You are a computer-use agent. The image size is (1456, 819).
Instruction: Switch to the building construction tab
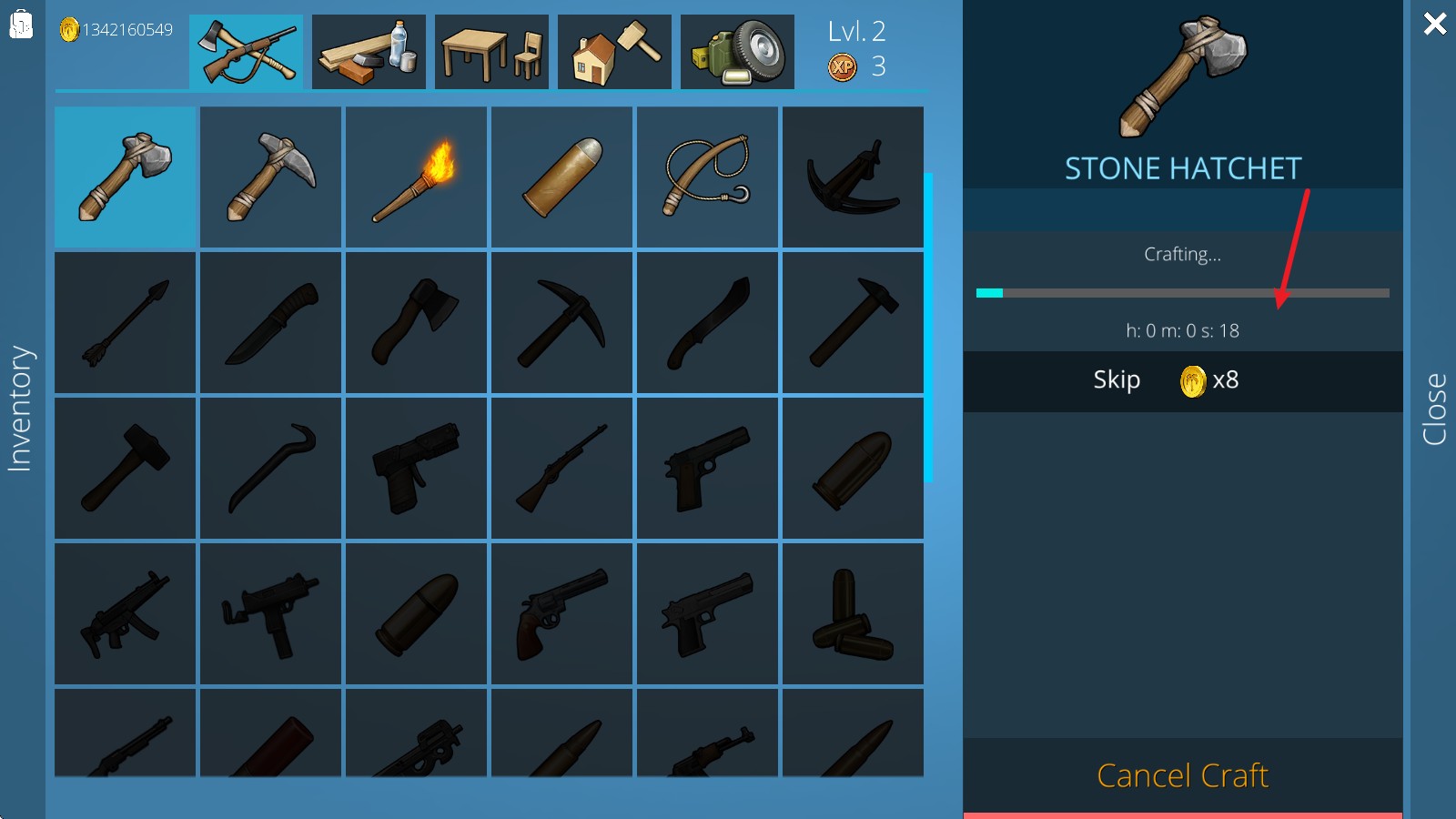coord(614,52)
